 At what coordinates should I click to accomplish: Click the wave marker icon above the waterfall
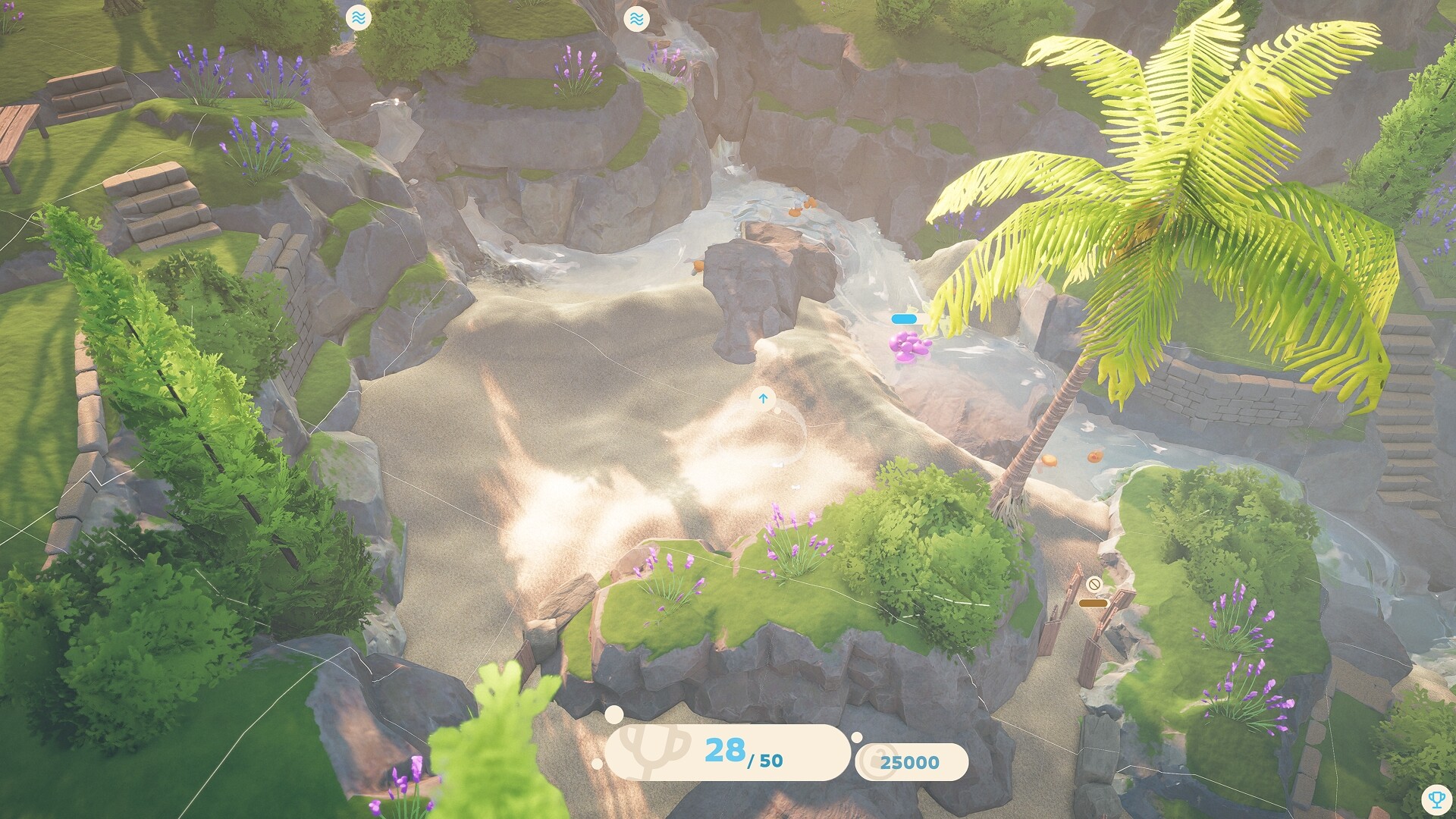(637, 20)
